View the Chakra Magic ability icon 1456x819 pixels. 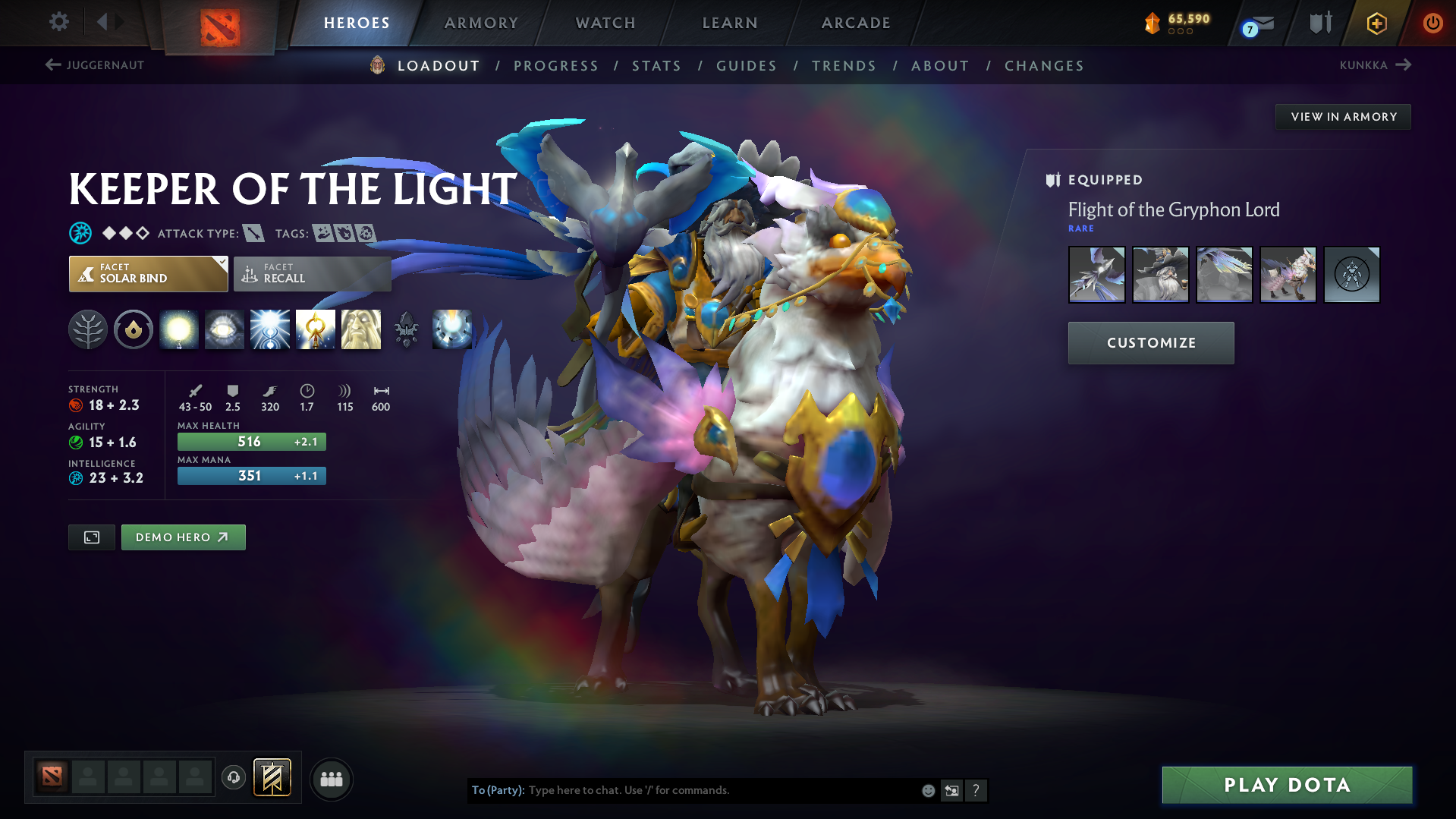(270, 329)
